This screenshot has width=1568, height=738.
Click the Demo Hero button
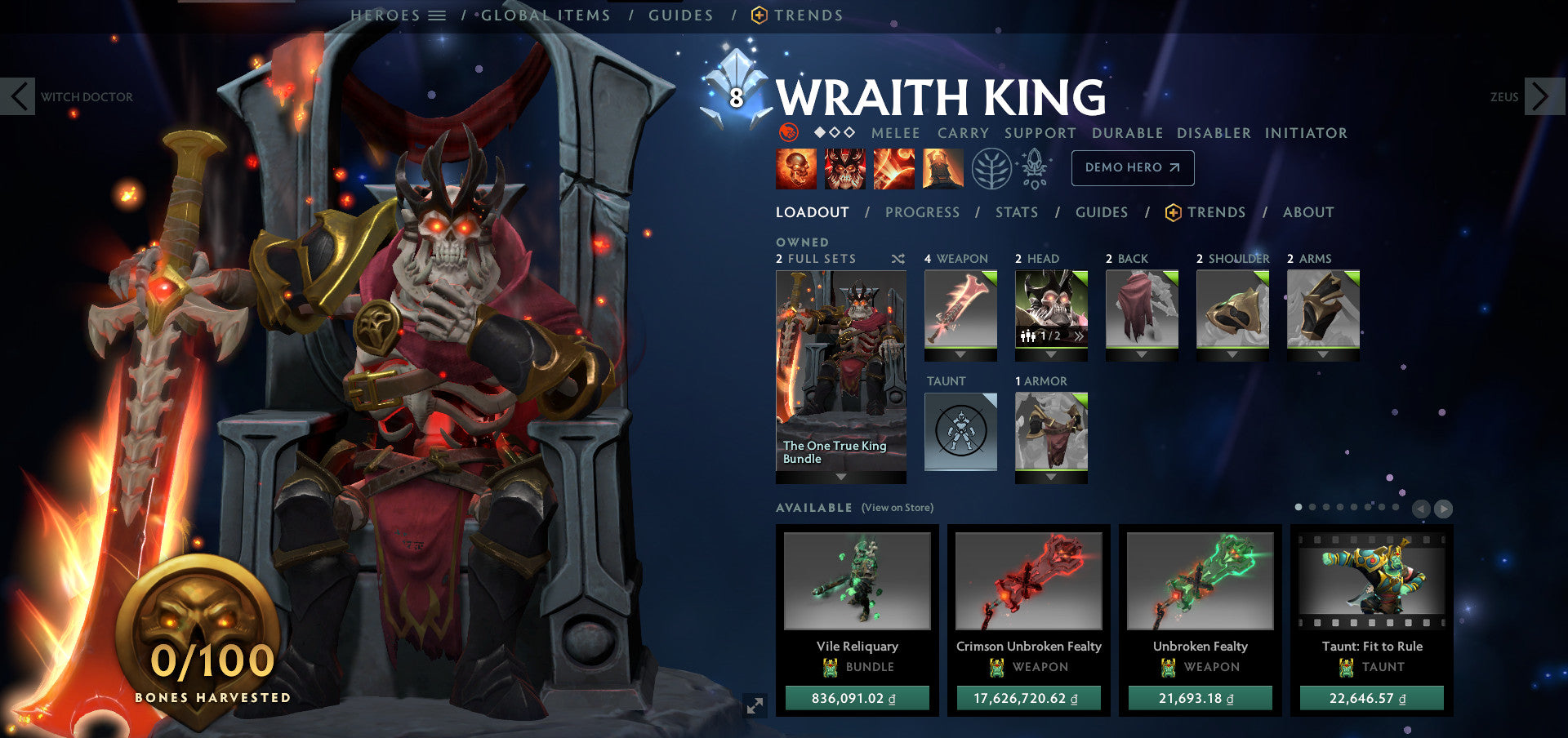point(1133,167)
